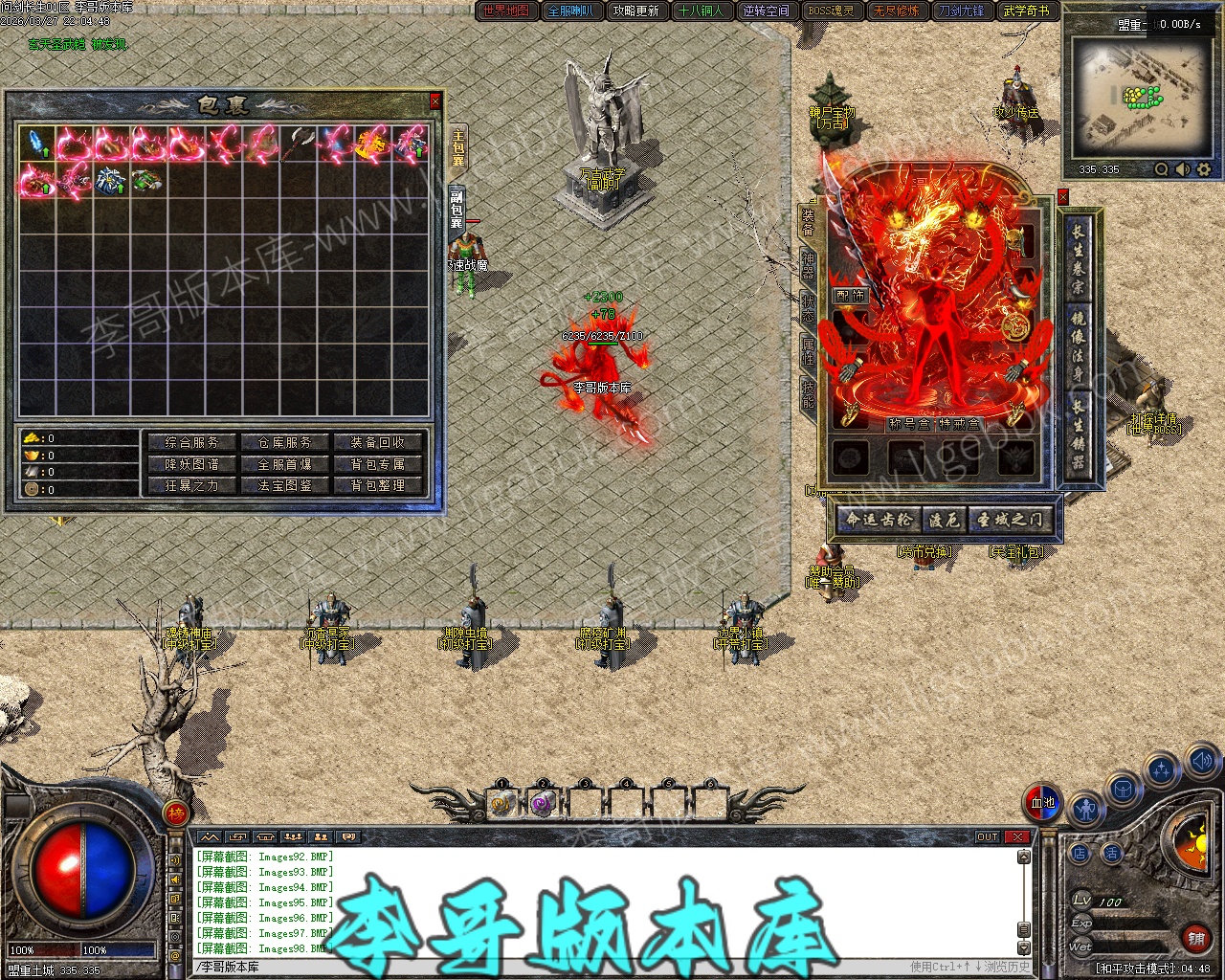Select the 十八铜人 top menu button
Image resolution: width=1225 pixels, height=980 pixels.
(701, 11)
